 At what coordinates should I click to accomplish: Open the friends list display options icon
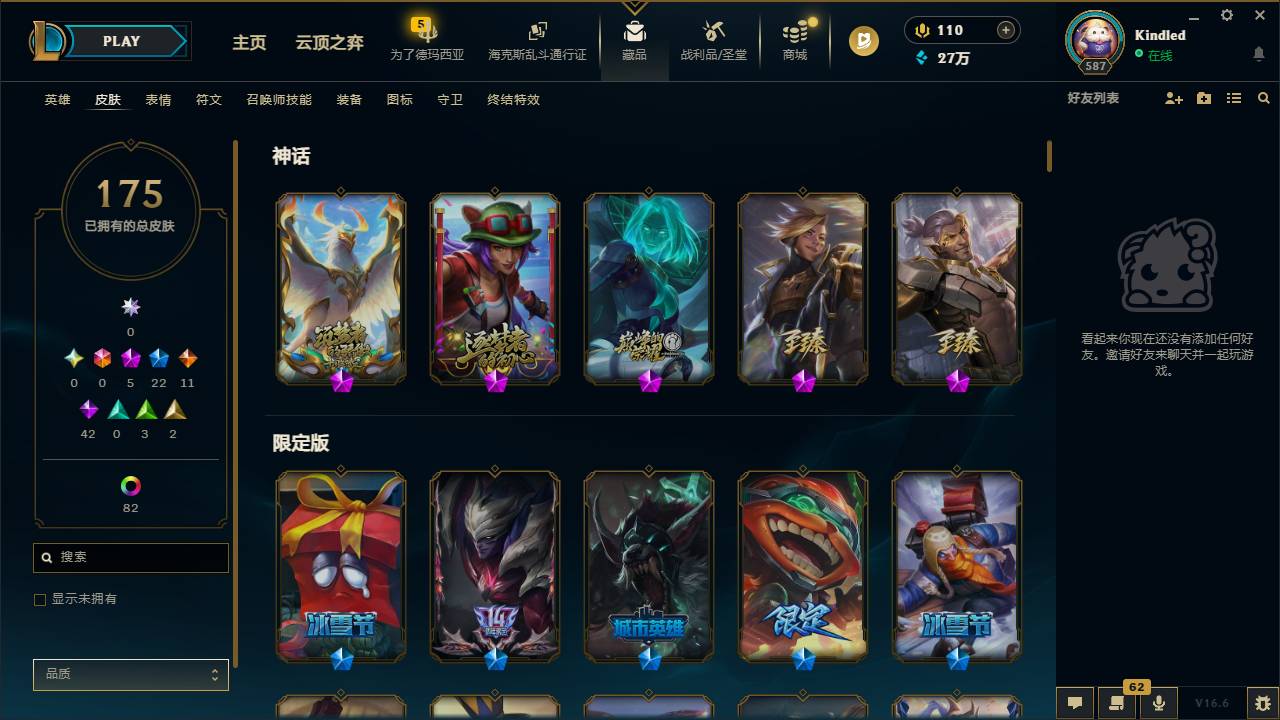pyautogui.click(x=1234, y=98)
